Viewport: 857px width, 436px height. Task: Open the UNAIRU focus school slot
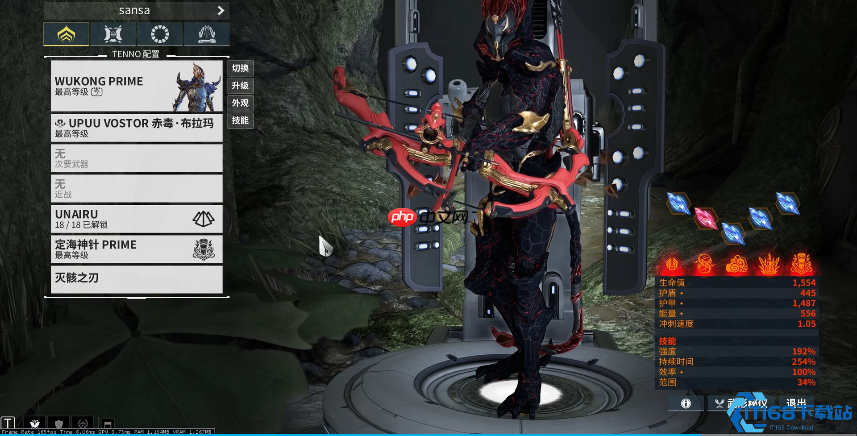pos(135,219)
